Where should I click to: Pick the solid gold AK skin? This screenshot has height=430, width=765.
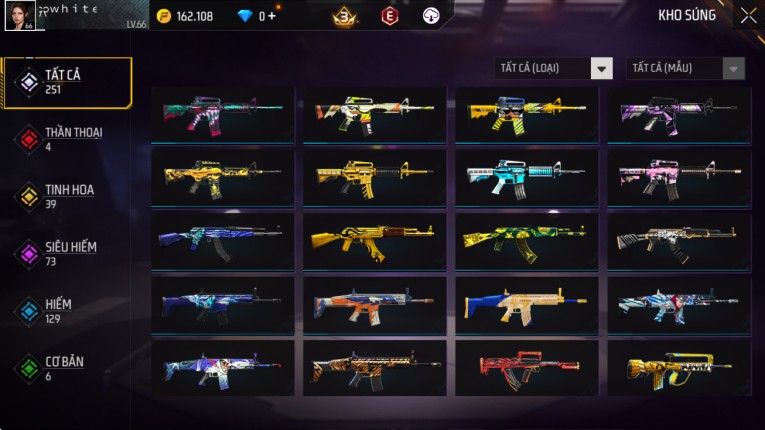pos(375,241)
